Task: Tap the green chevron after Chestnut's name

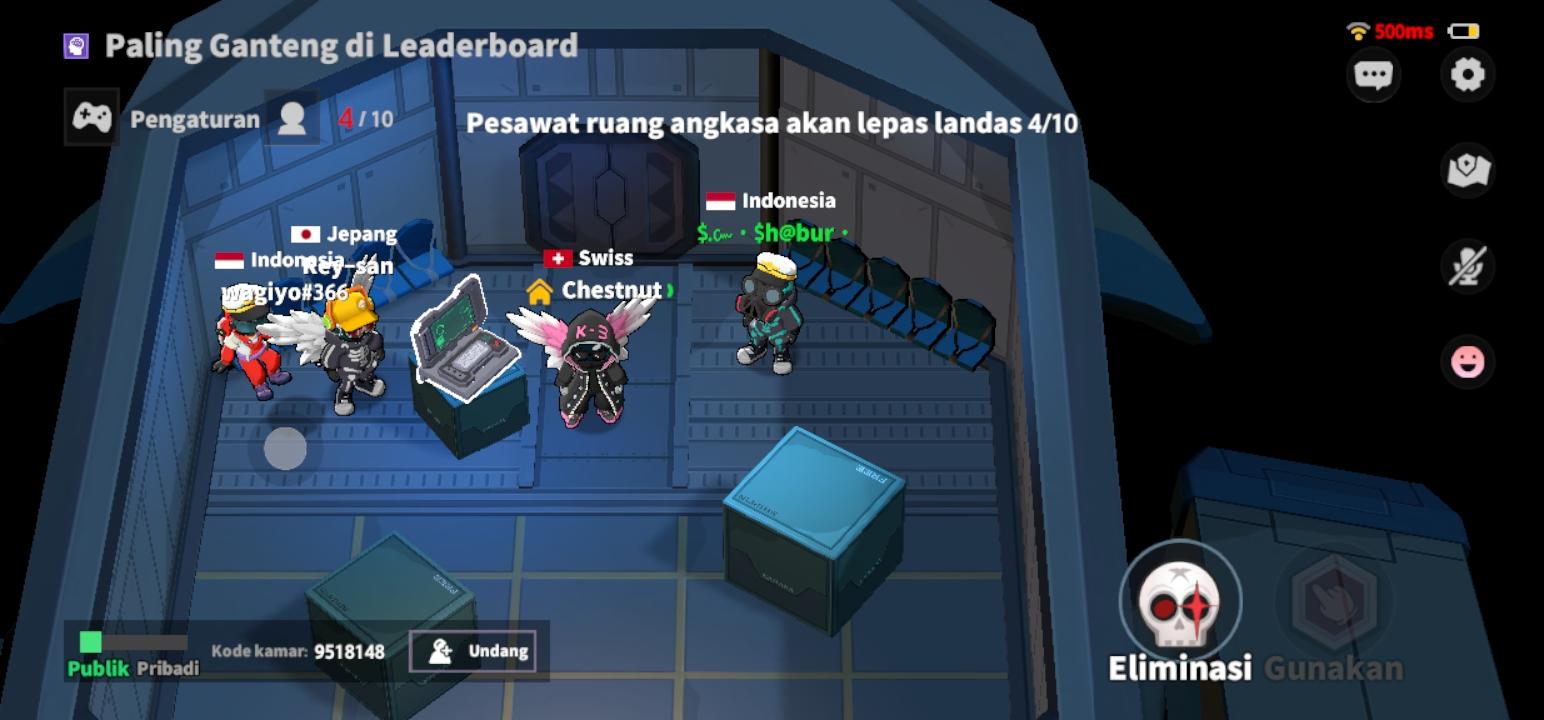Action: 672,291
